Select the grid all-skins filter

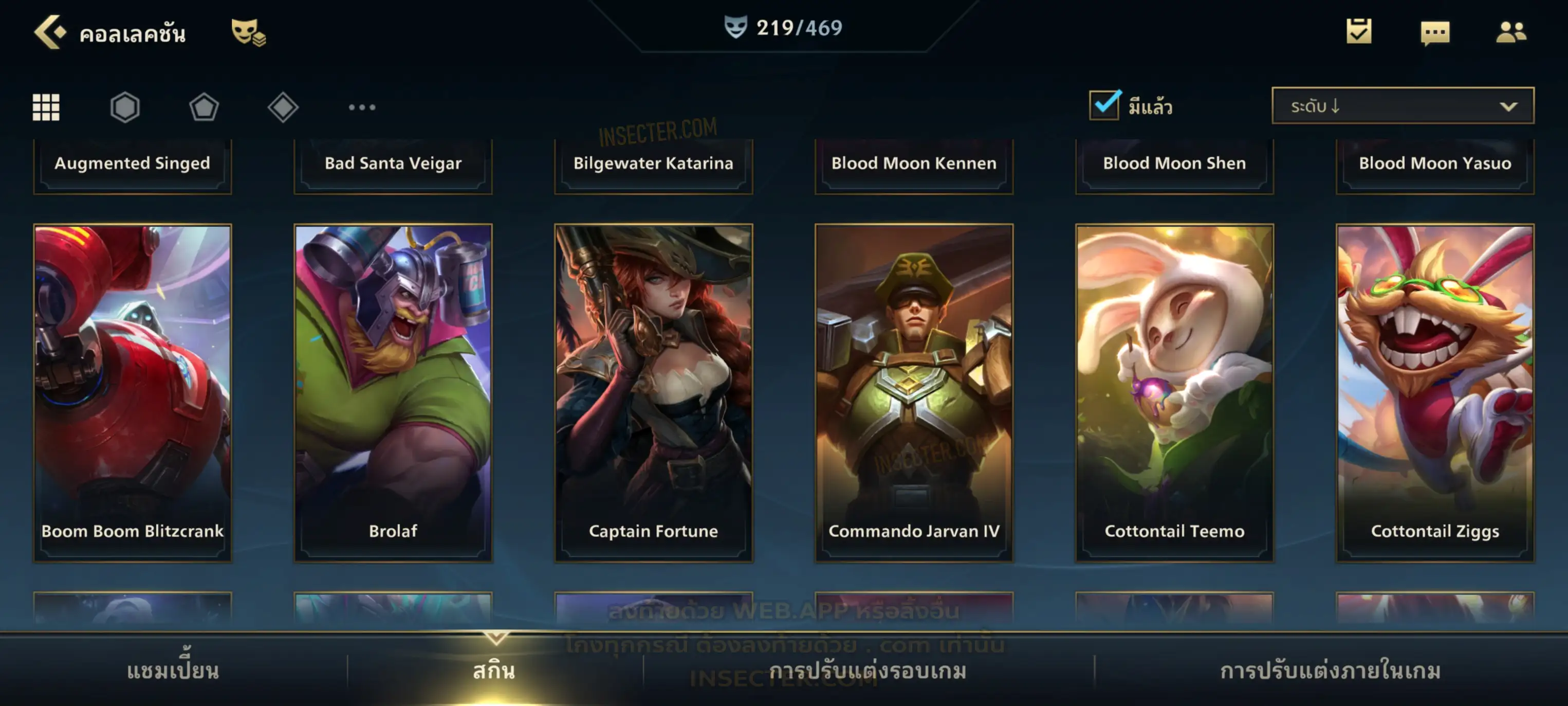(x=46, y=107)
